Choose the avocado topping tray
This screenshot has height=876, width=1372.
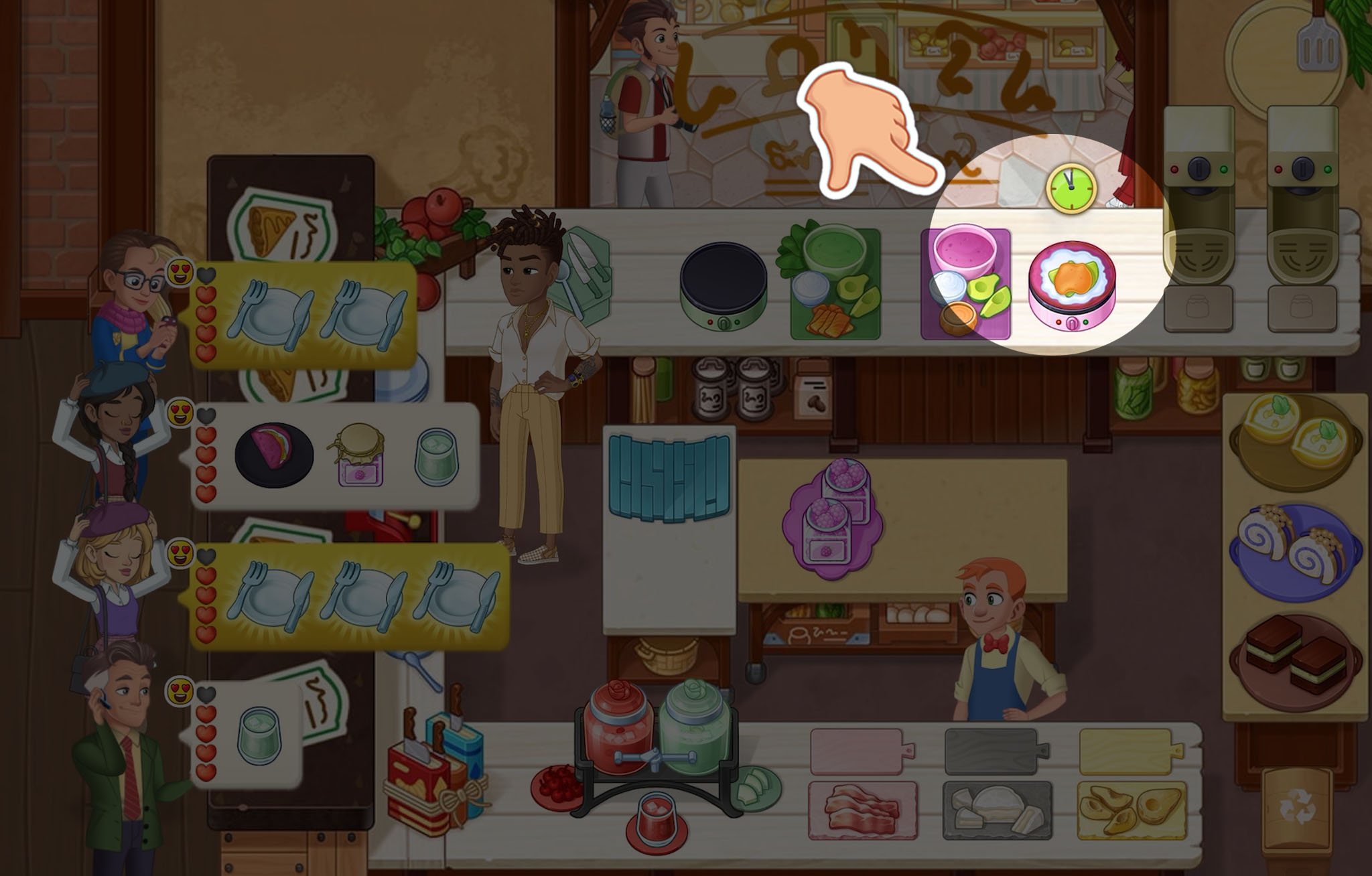coord(1131,809)
